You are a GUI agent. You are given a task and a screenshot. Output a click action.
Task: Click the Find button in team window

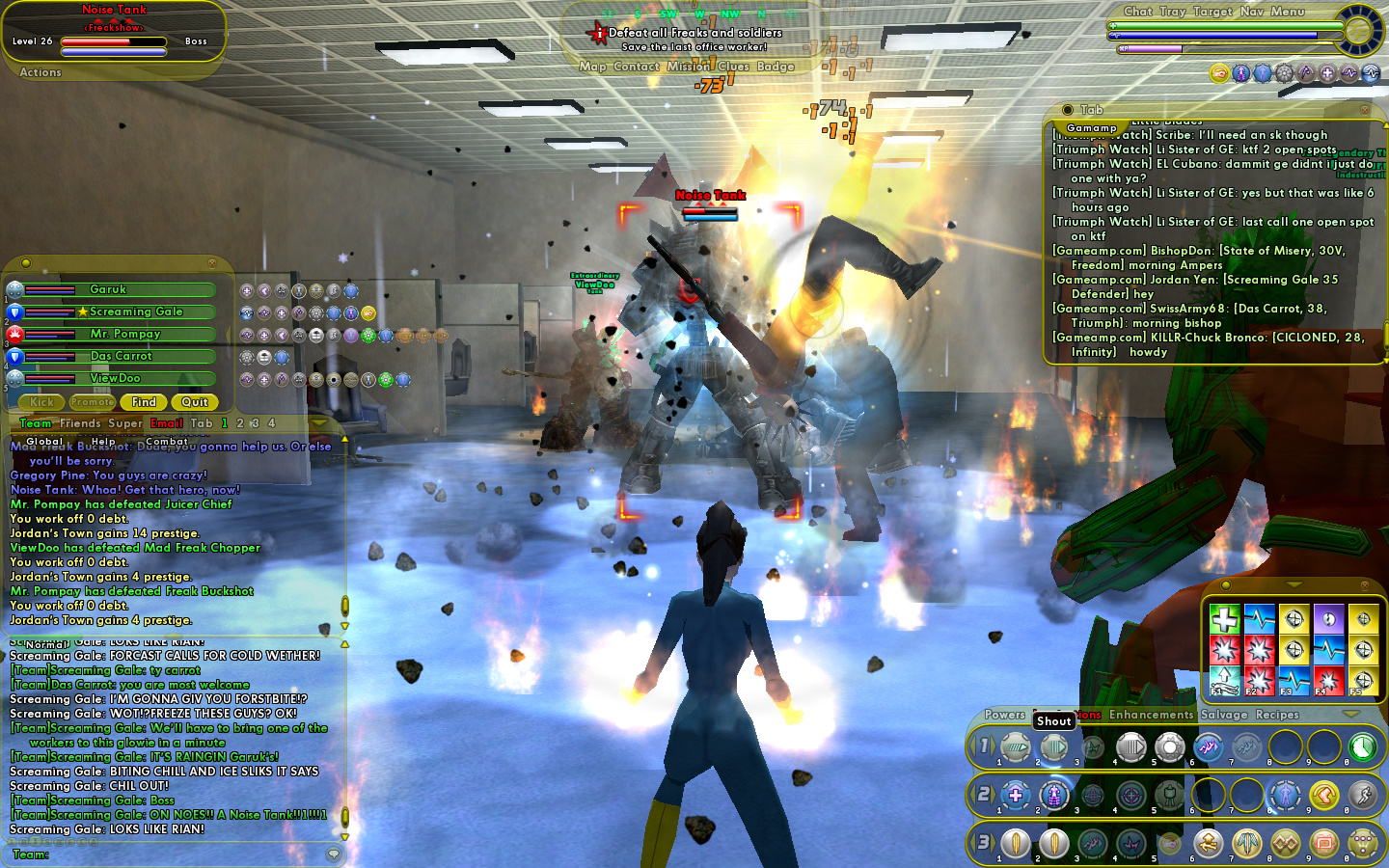pyautogui.click(x=144, y=402)
